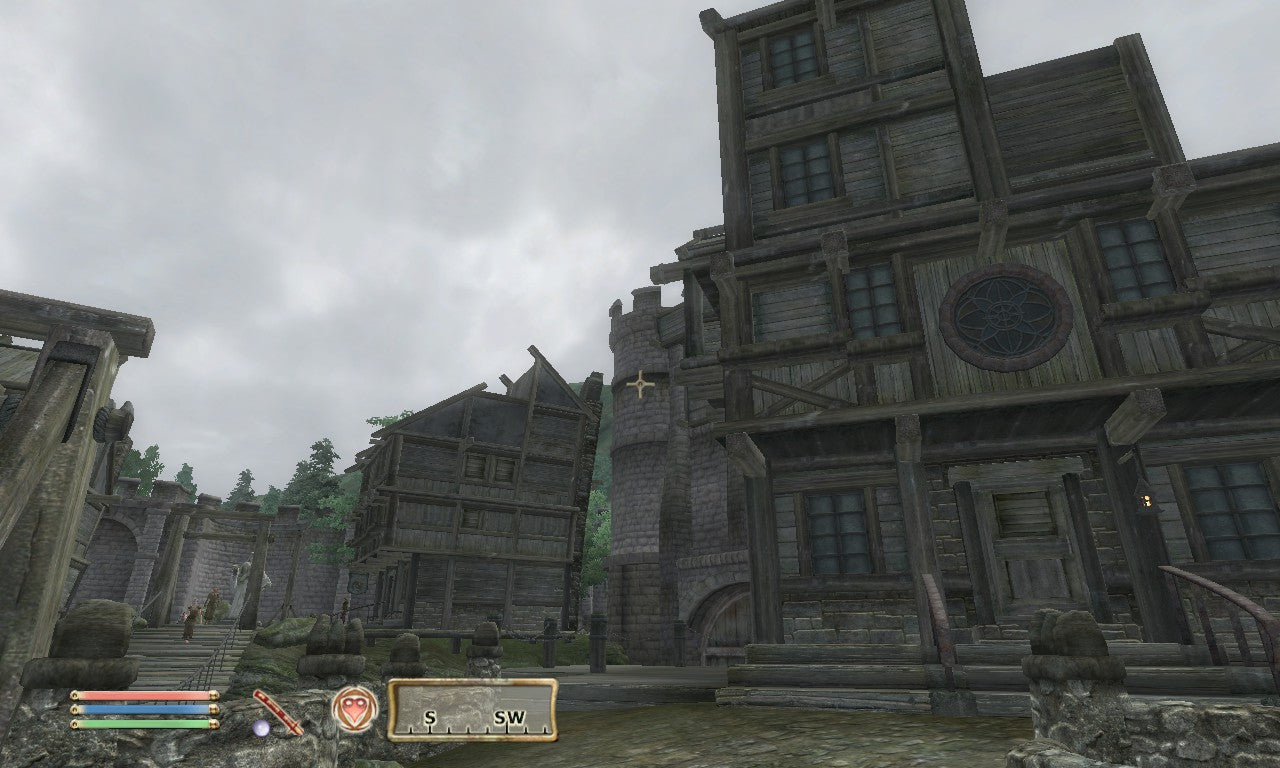Select the heart-shaped active spell icon
Viewport: 1280px width, 768px height.
coord(355,709)
